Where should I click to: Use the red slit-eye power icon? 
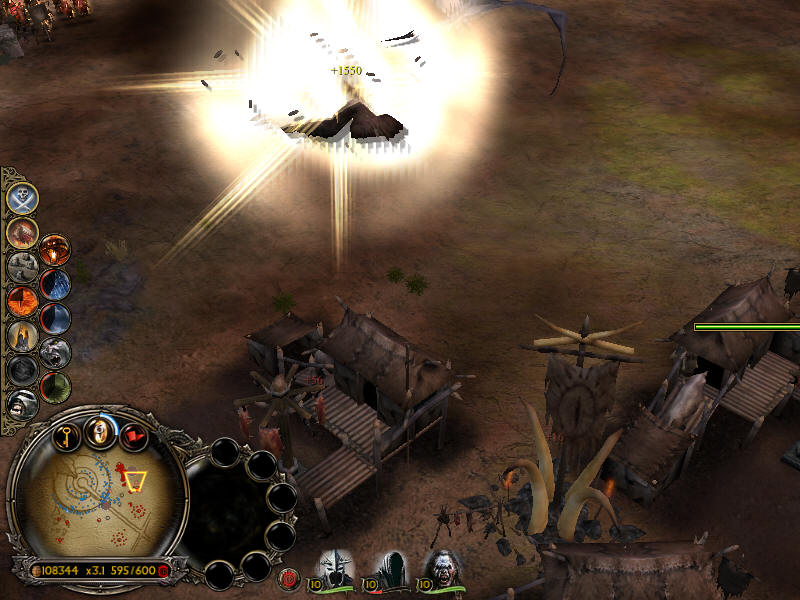(22, 301)
